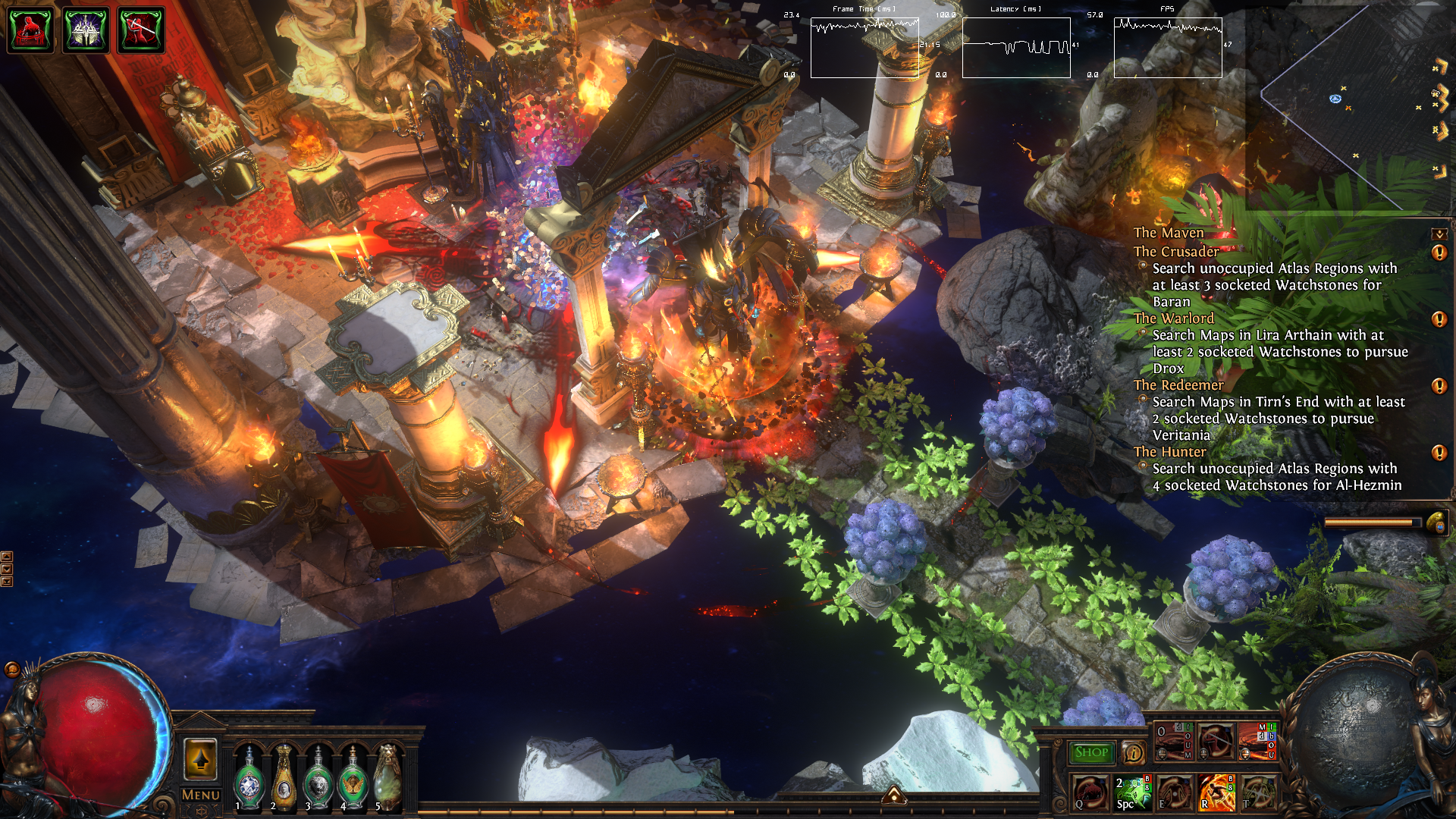Click the red swordsman buff icon
This screenshot has width=1456, height=819.
click(x=141, y=30)
